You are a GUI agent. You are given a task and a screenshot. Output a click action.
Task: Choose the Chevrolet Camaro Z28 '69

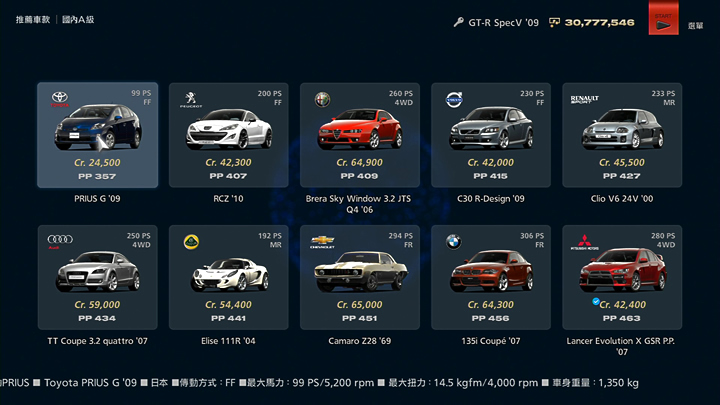tap(359, 278)
